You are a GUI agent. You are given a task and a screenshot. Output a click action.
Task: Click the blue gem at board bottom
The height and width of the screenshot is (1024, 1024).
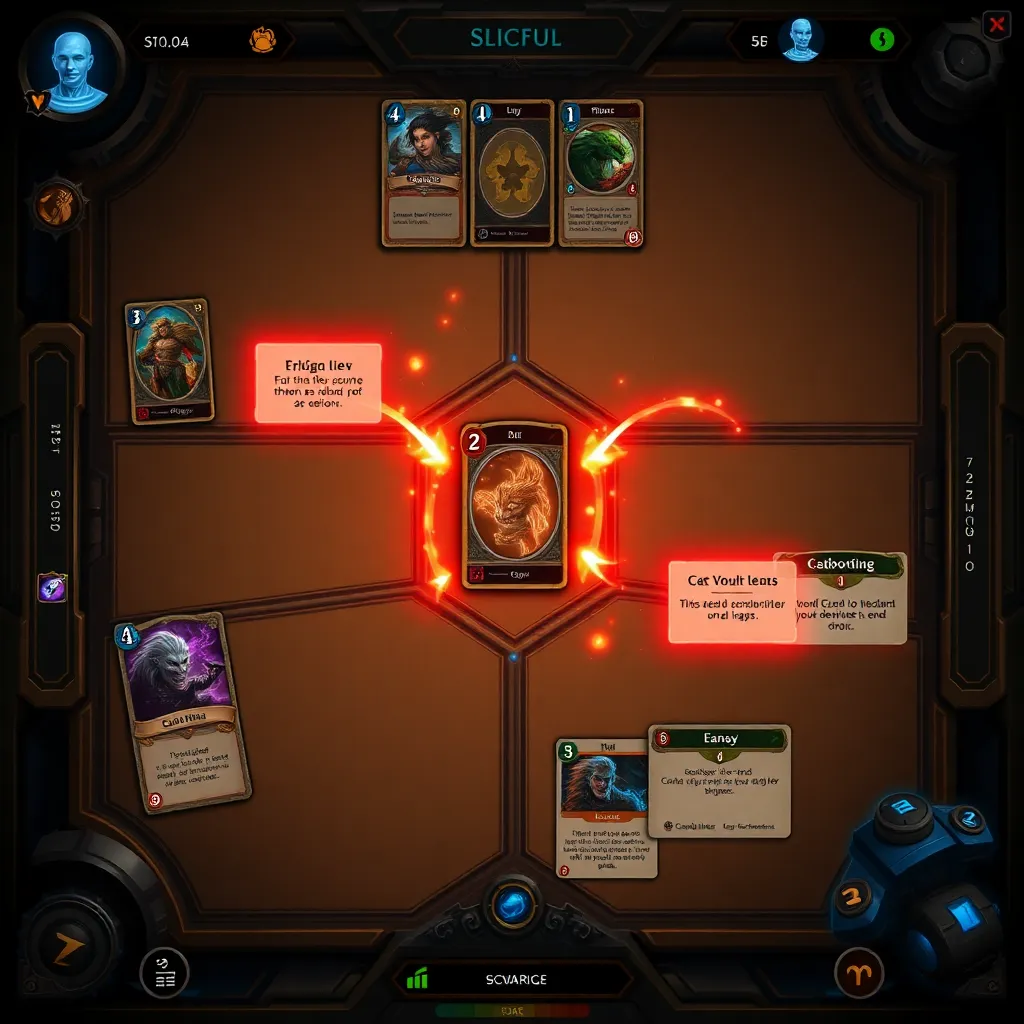(x=513, y=905)
